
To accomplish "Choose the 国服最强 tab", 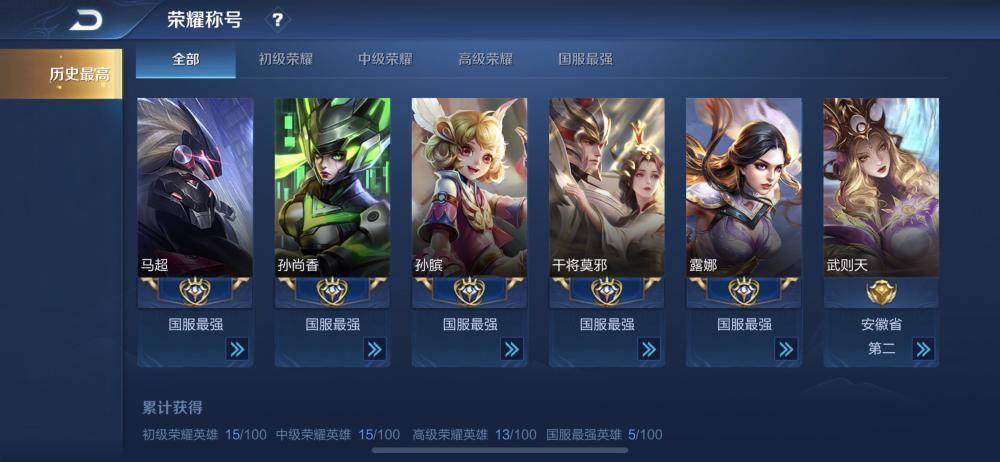I will click(585, 59).
